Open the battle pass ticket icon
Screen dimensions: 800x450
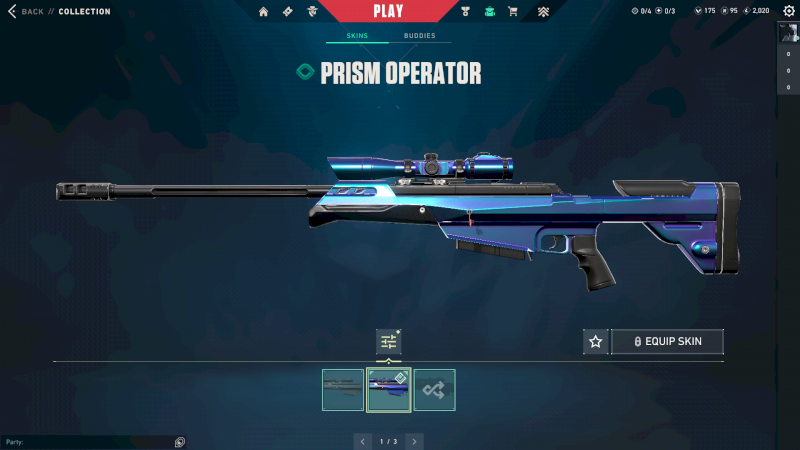pyautogui.click(x=288, y=12)
